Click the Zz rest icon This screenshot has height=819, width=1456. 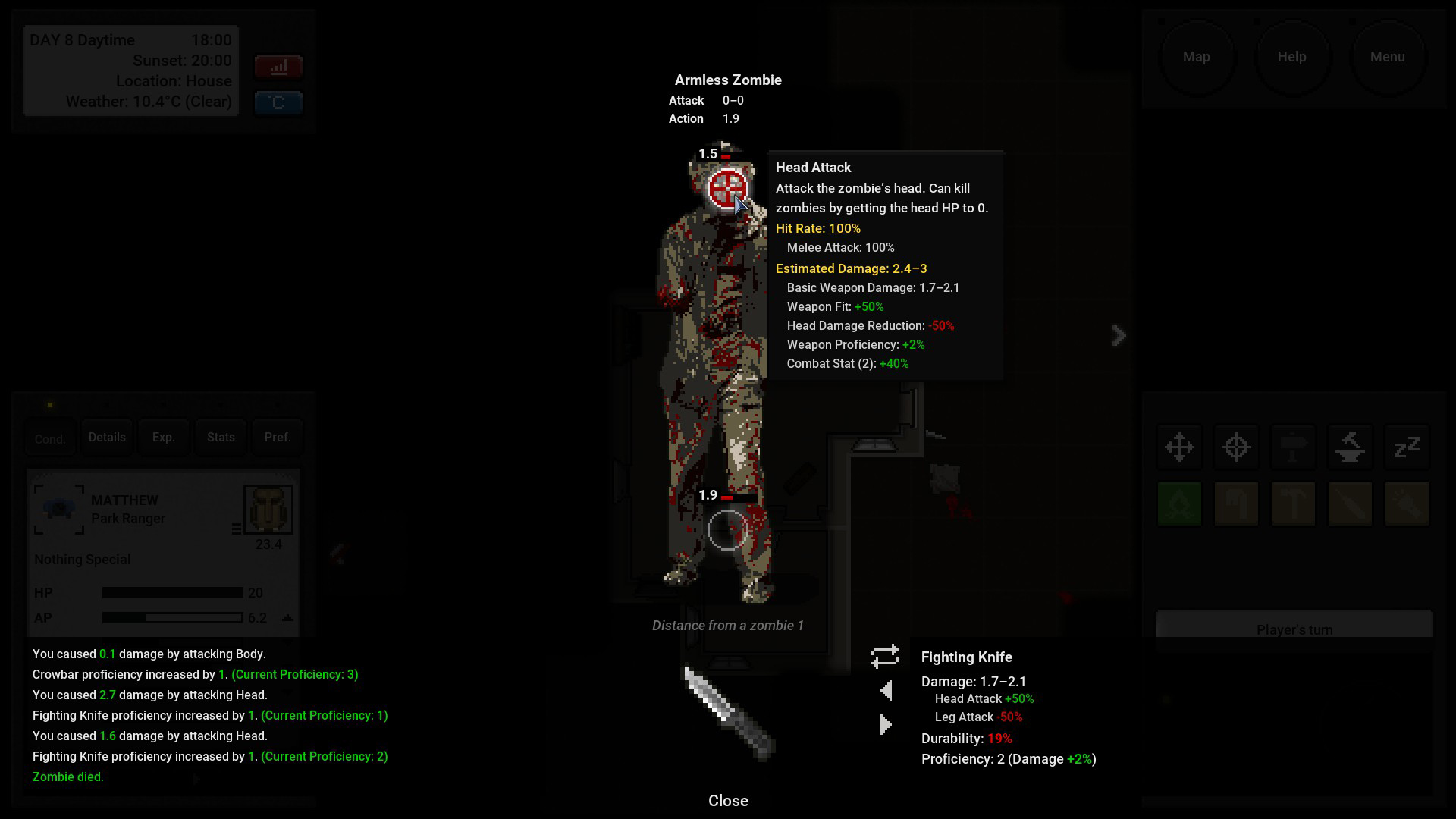pyautogui.click(x=1407, y=447)
